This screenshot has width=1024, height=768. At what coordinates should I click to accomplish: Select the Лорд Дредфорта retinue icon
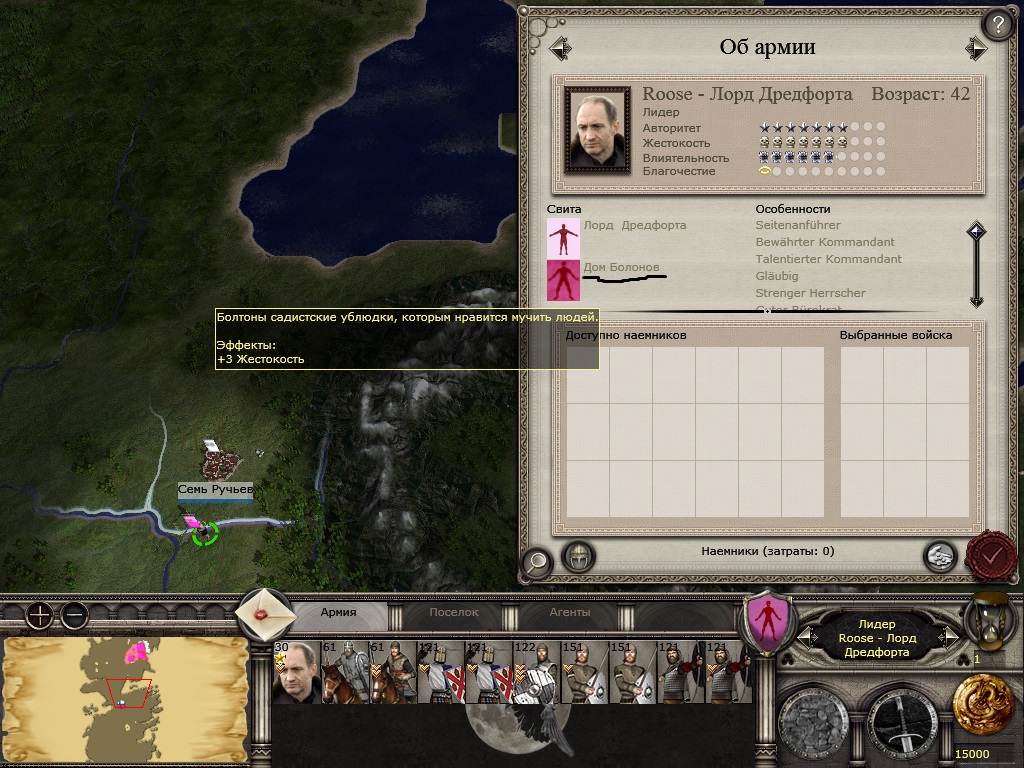[x=563, y=238]
